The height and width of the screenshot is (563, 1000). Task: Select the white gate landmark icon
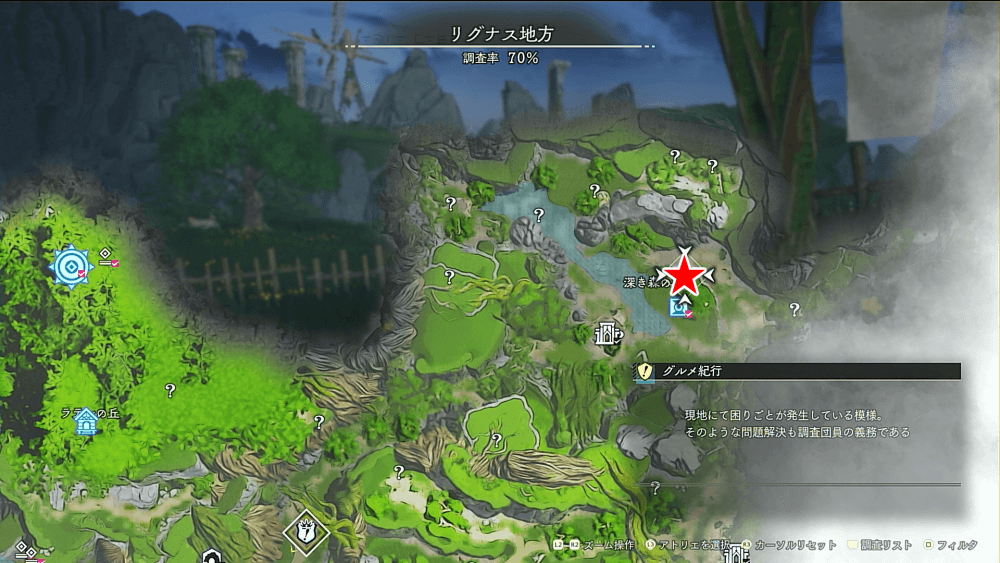click(606, 334)
